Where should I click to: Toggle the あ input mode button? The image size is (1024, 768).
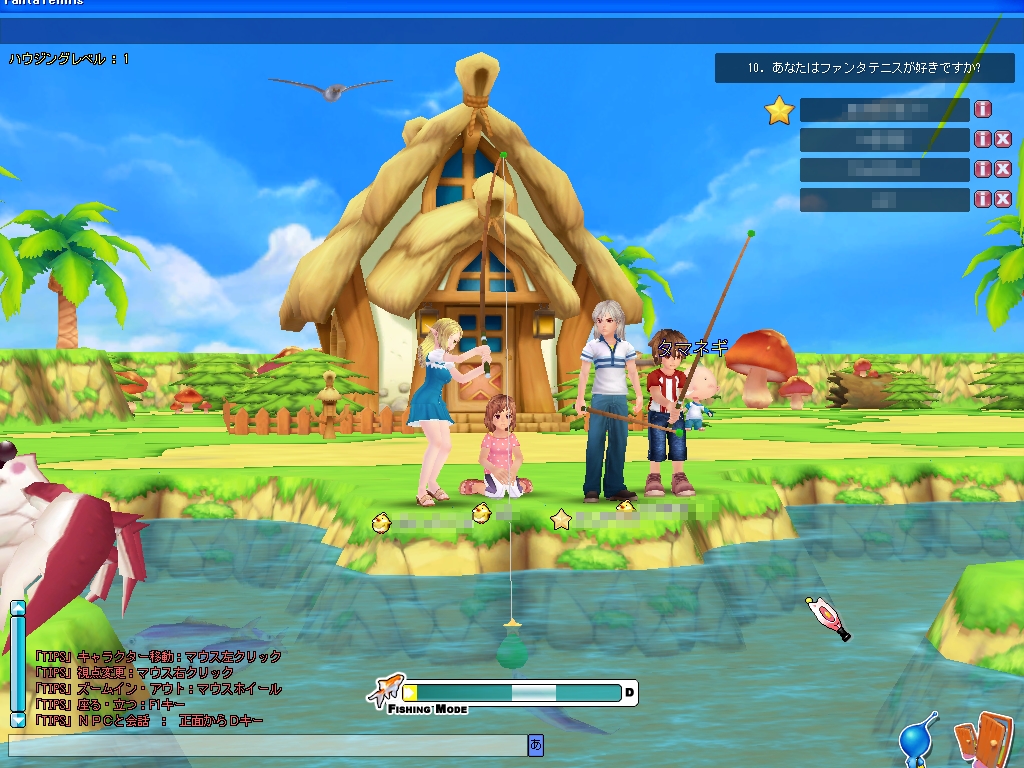[536, 745]
